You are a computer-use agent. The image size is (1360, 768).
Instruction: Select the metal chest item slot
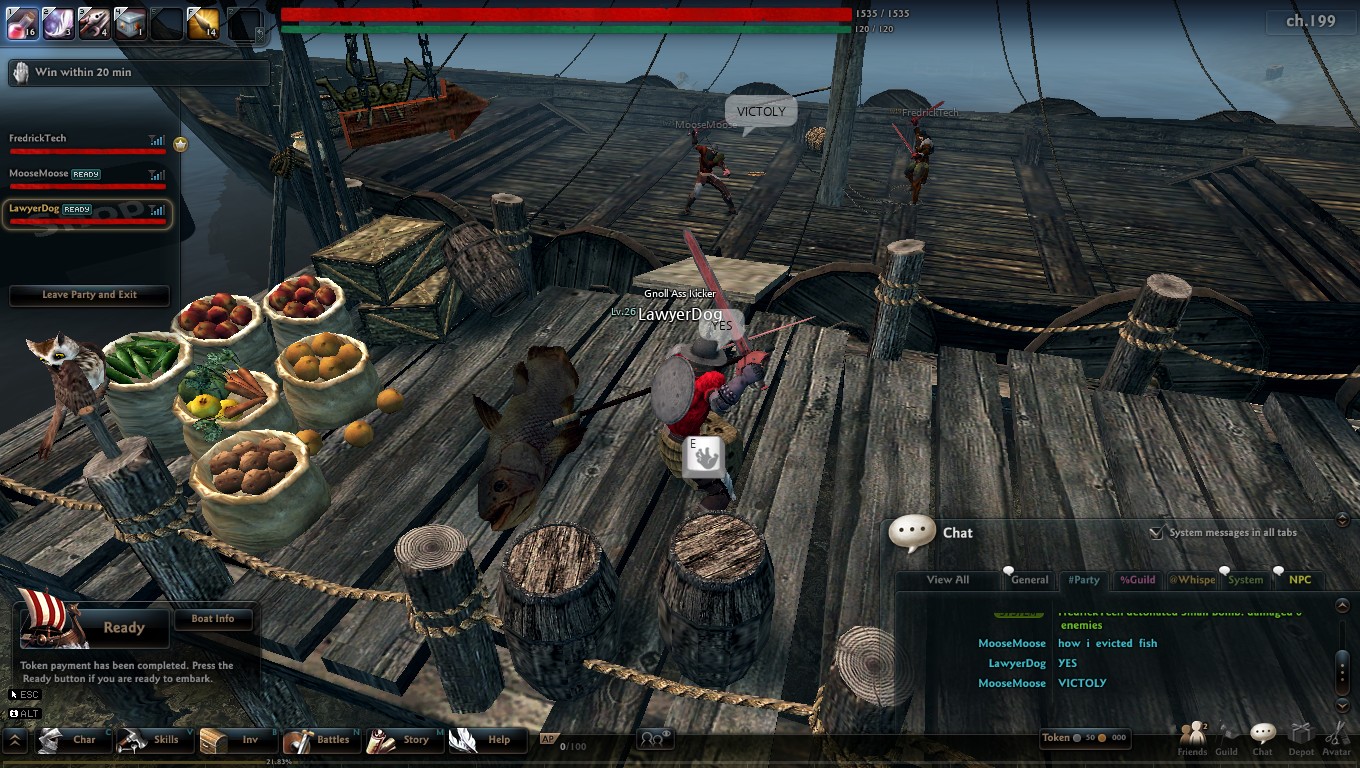coord(129,23)
